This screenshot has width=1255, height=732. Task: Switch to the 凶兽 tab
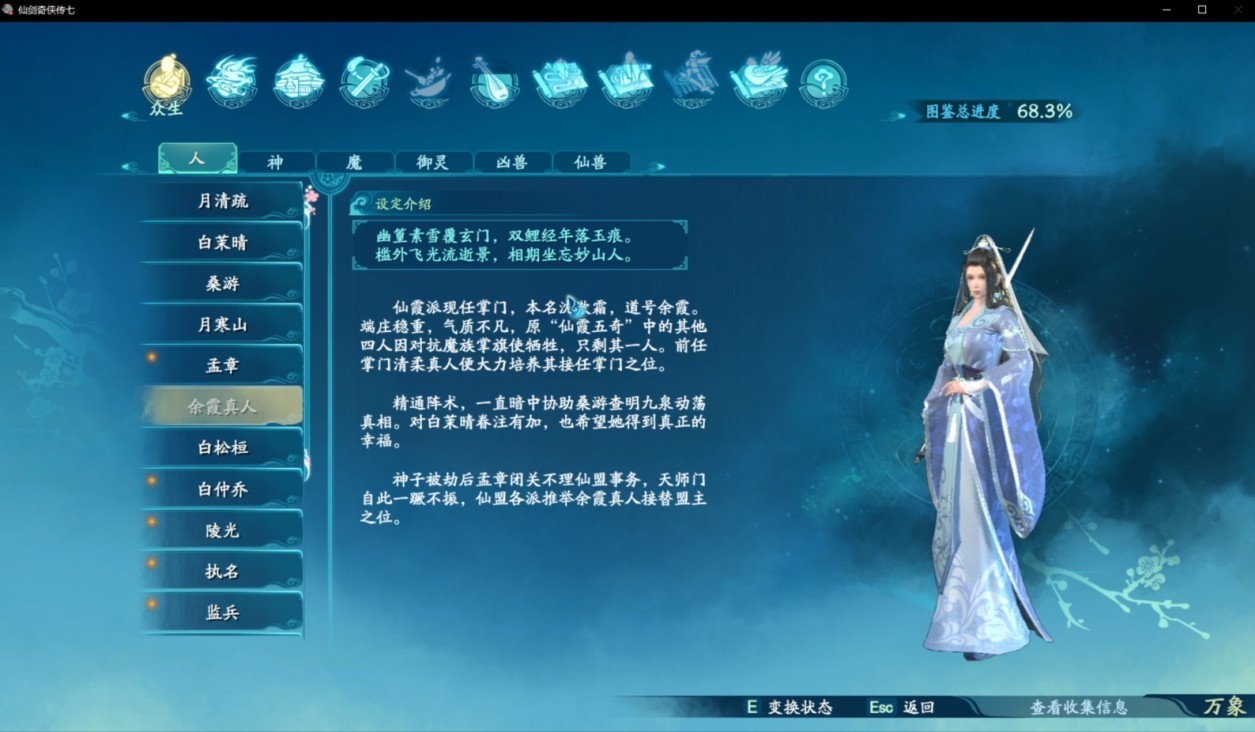(512, 162)
